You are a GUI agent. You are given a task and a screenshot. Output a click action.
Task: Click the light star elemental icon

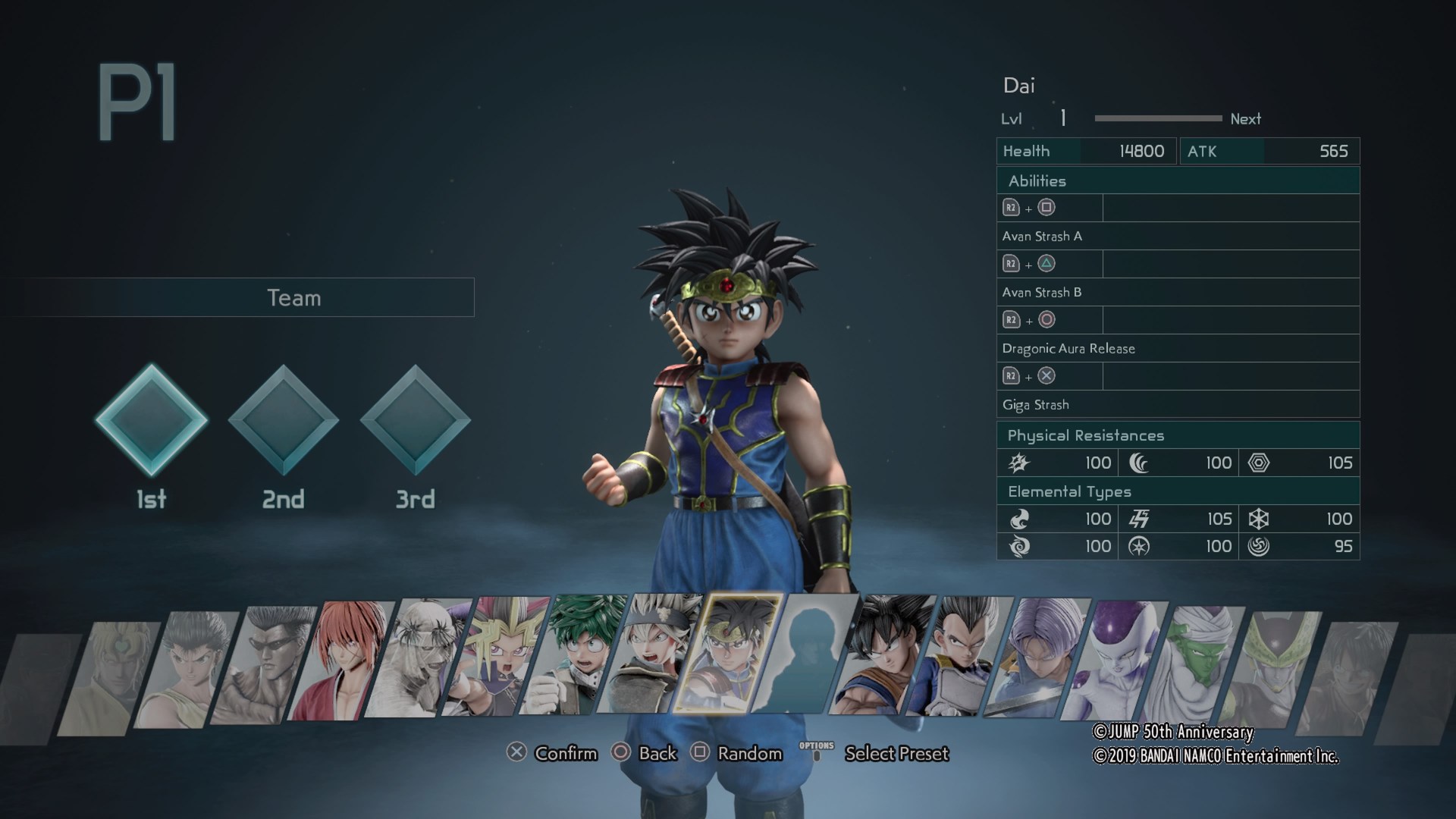(1137, 546)
